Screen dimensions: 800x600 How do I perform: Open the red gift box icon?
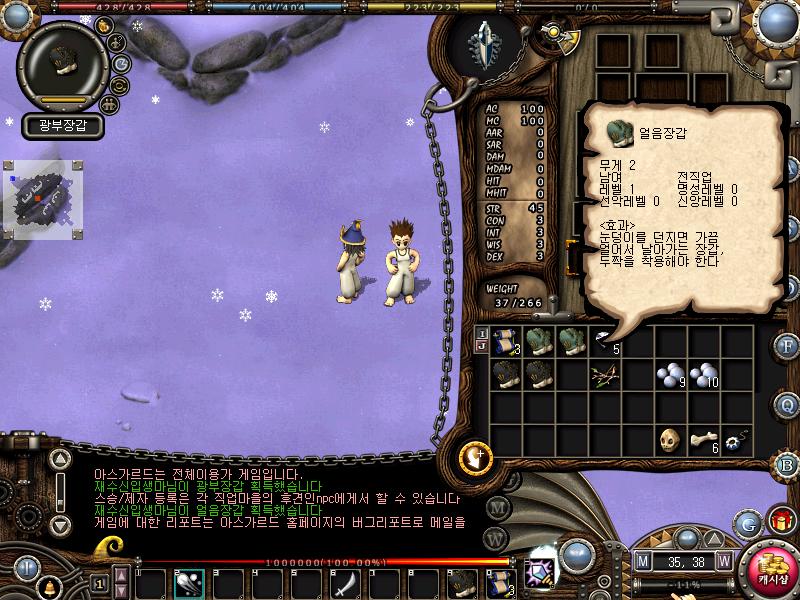point(780,521)
